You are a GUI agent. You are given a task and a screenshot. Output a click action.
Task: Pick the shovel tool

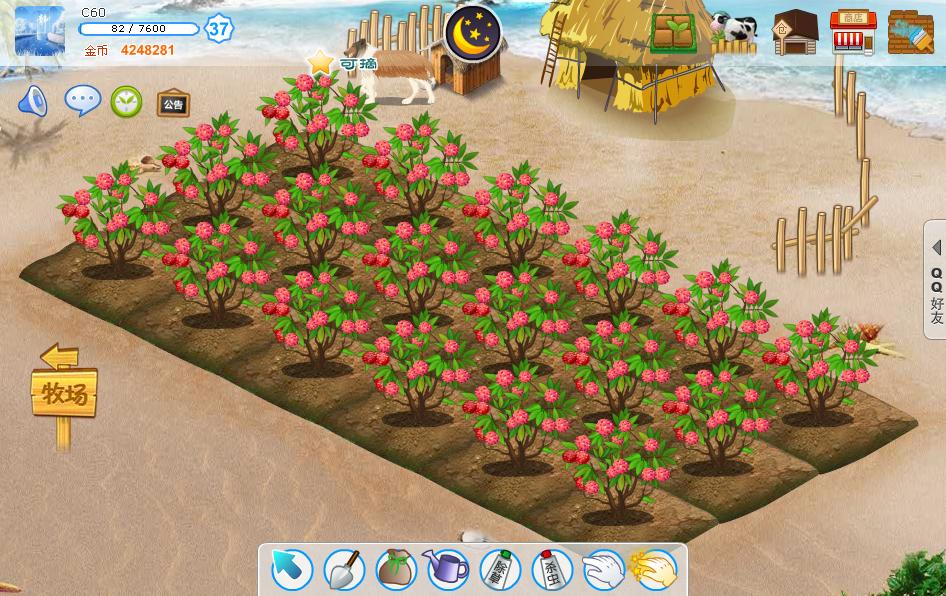[x=343, y=570]
